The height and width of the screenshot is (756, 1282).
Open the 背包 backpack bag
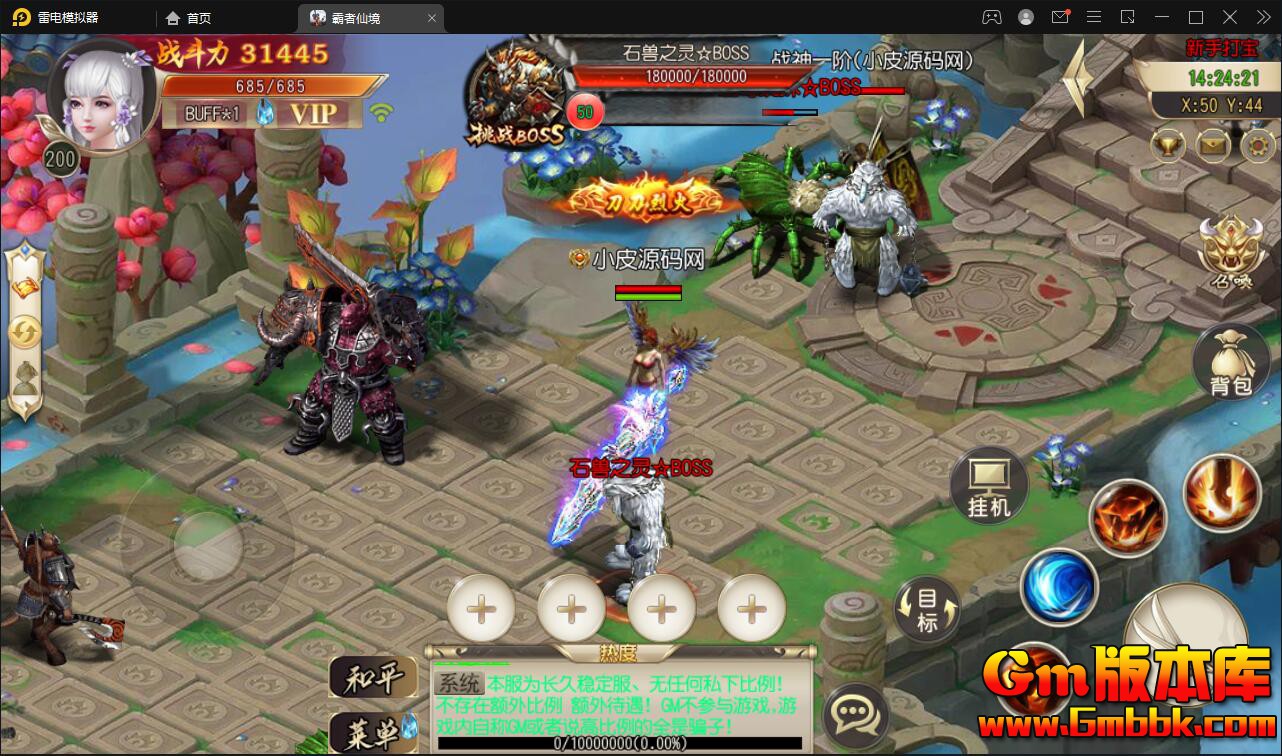[1229, 362]
